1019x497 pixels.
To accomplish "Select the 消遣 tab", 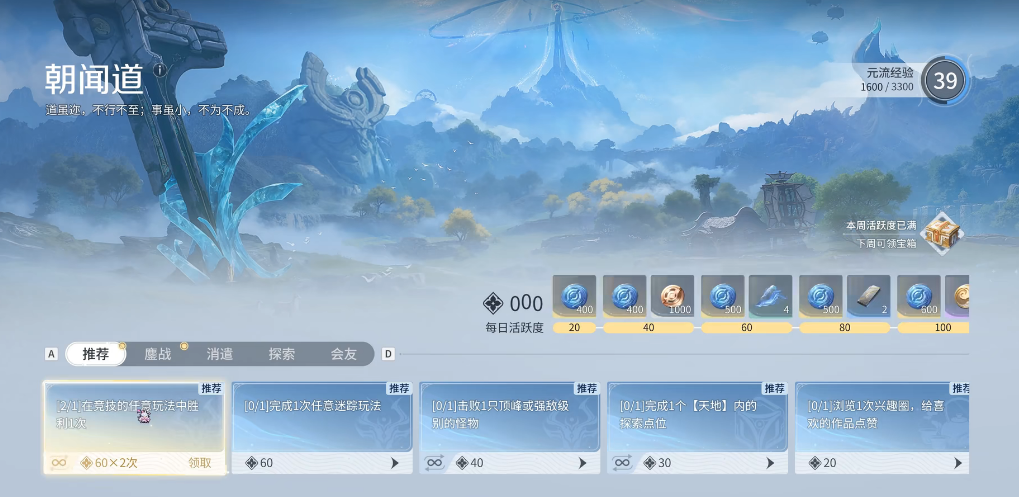I will [x=220, y=354].
